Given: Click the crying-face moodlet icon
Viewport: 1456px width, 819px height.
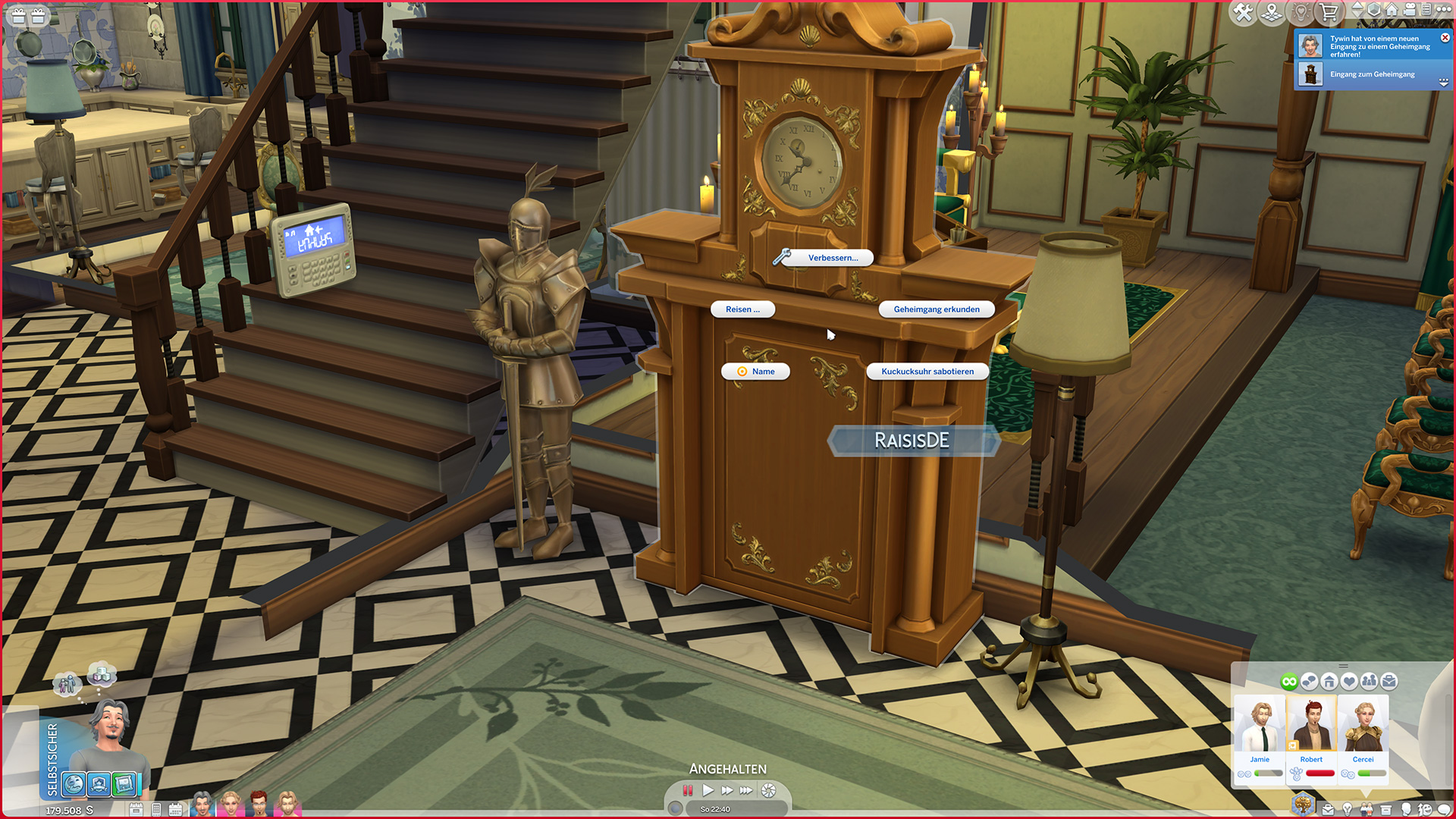Looking at the screenshot, I should (74, 784).
